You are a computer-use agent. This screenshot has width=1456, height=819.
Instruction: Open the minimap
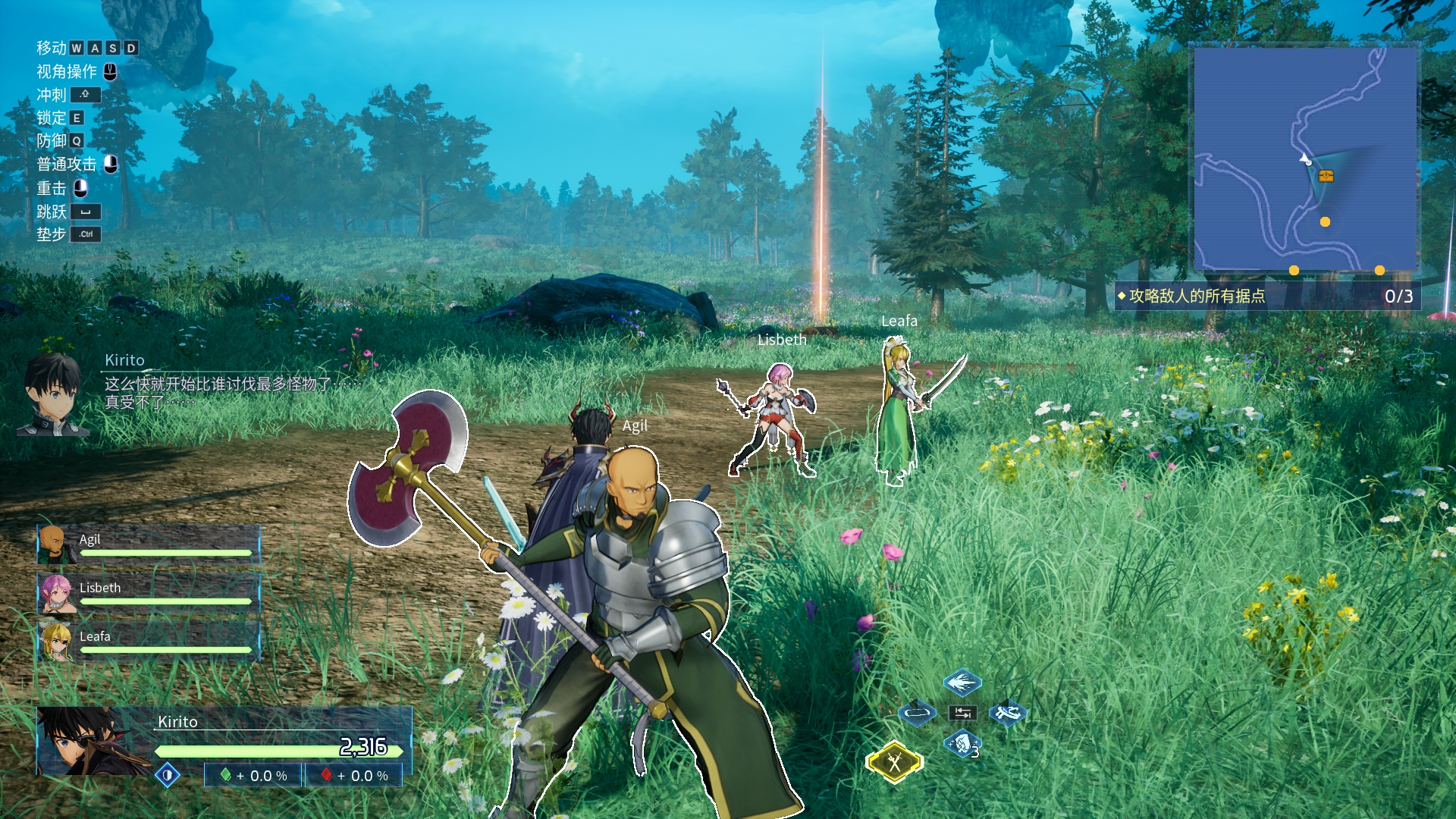point(1305,159)
